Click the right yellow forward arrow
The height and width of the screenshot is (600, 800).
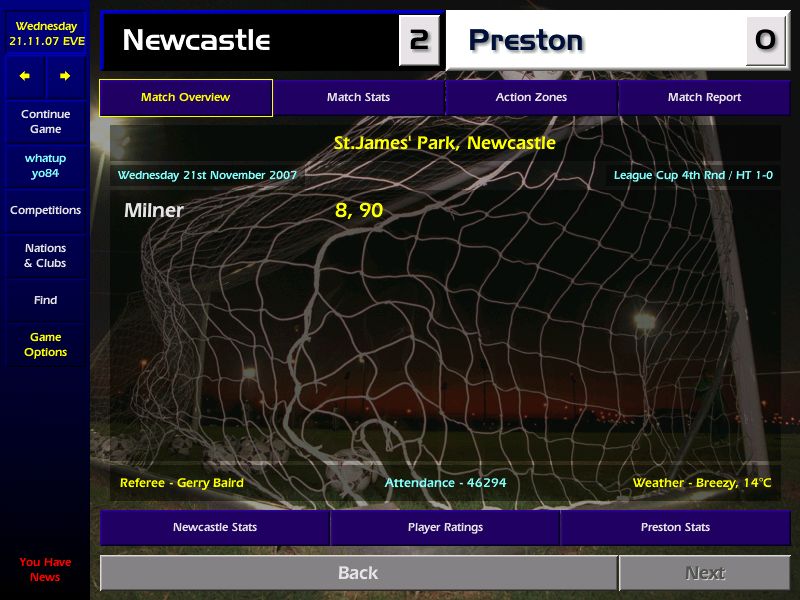[x=65, y=76]
